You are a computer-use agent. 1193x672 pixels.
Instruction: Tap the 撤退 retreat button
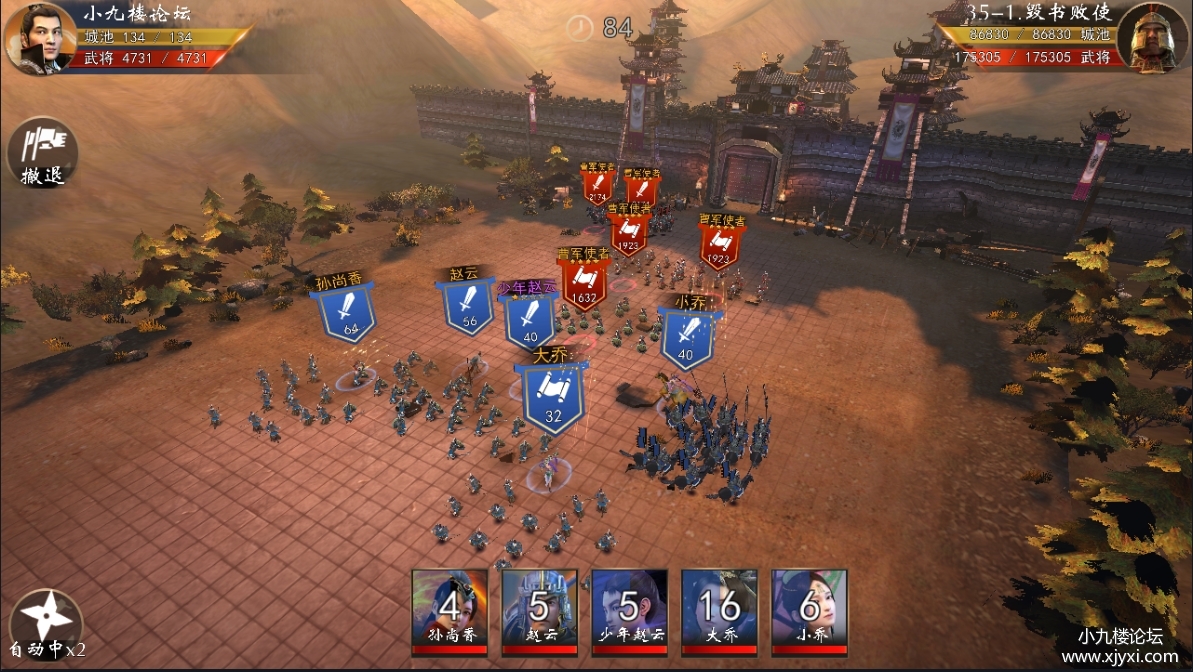click(42, 152)
